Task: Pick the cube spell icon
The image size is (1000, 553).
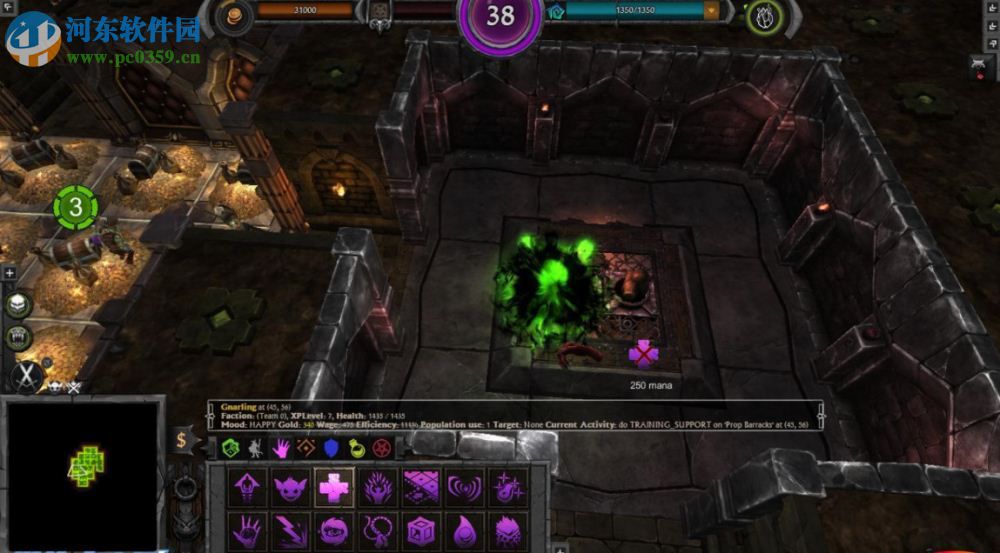Action: click(x=421, y=530)
